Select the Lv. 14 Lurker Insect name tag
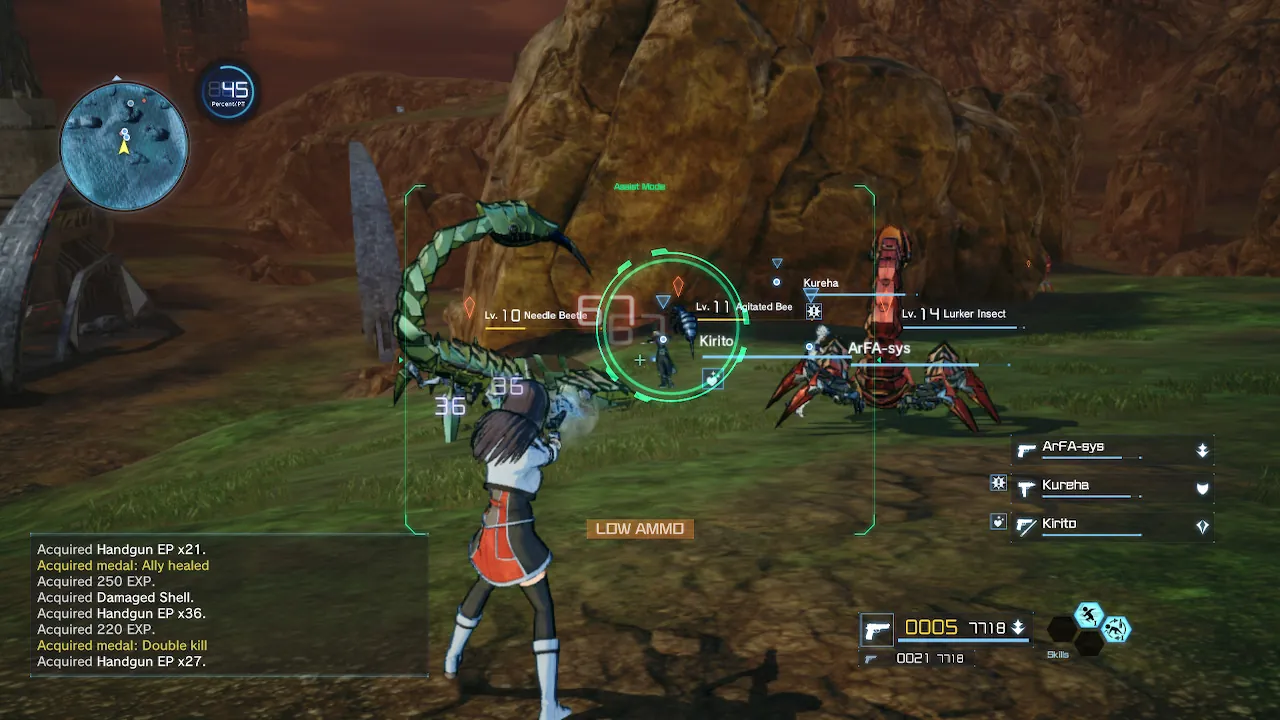Viewport: 1280px width, 720px height. pos(955,313)
